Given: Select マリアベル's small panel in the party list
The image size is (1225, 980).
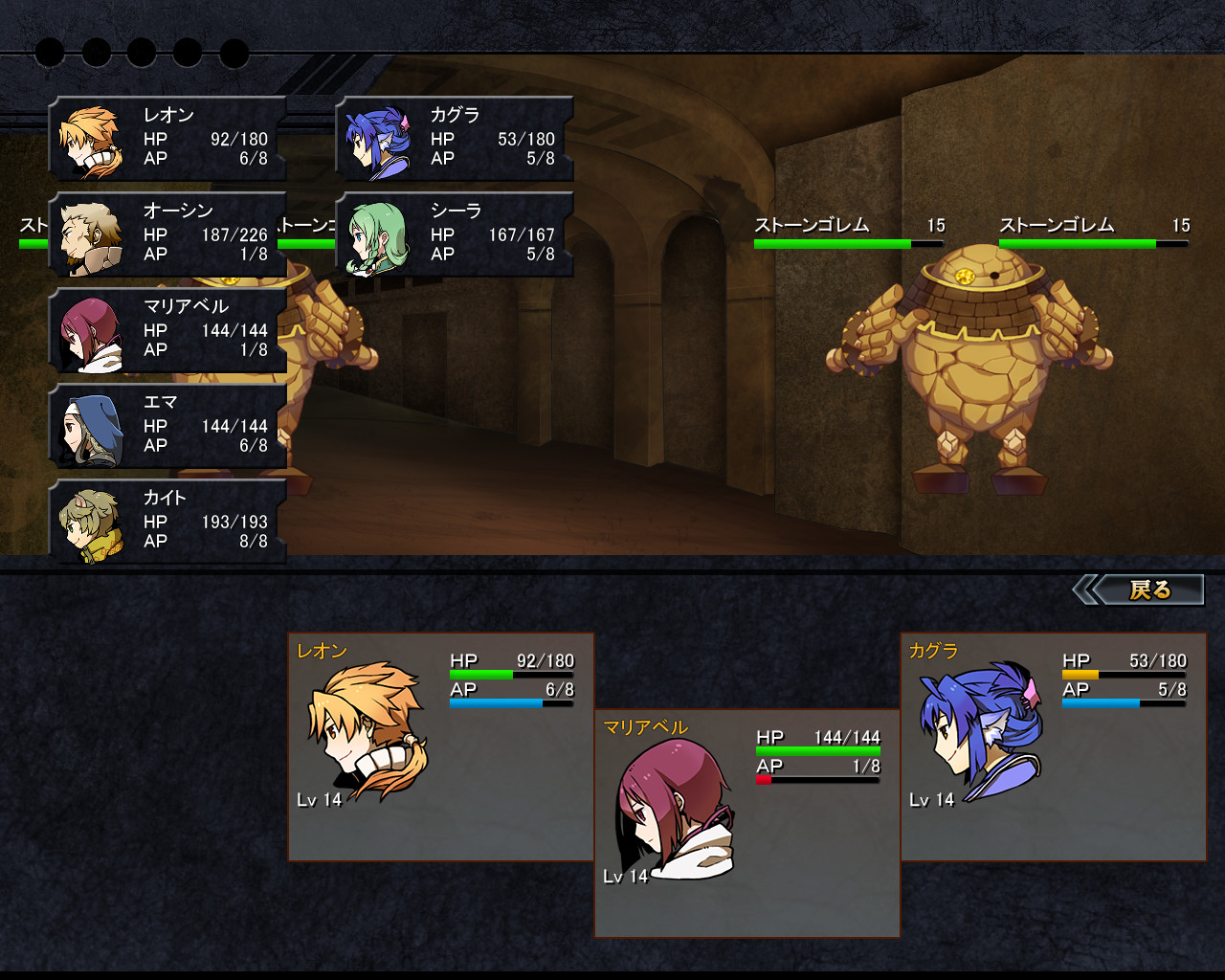Looking at the screenshot, I should point(168,330).
